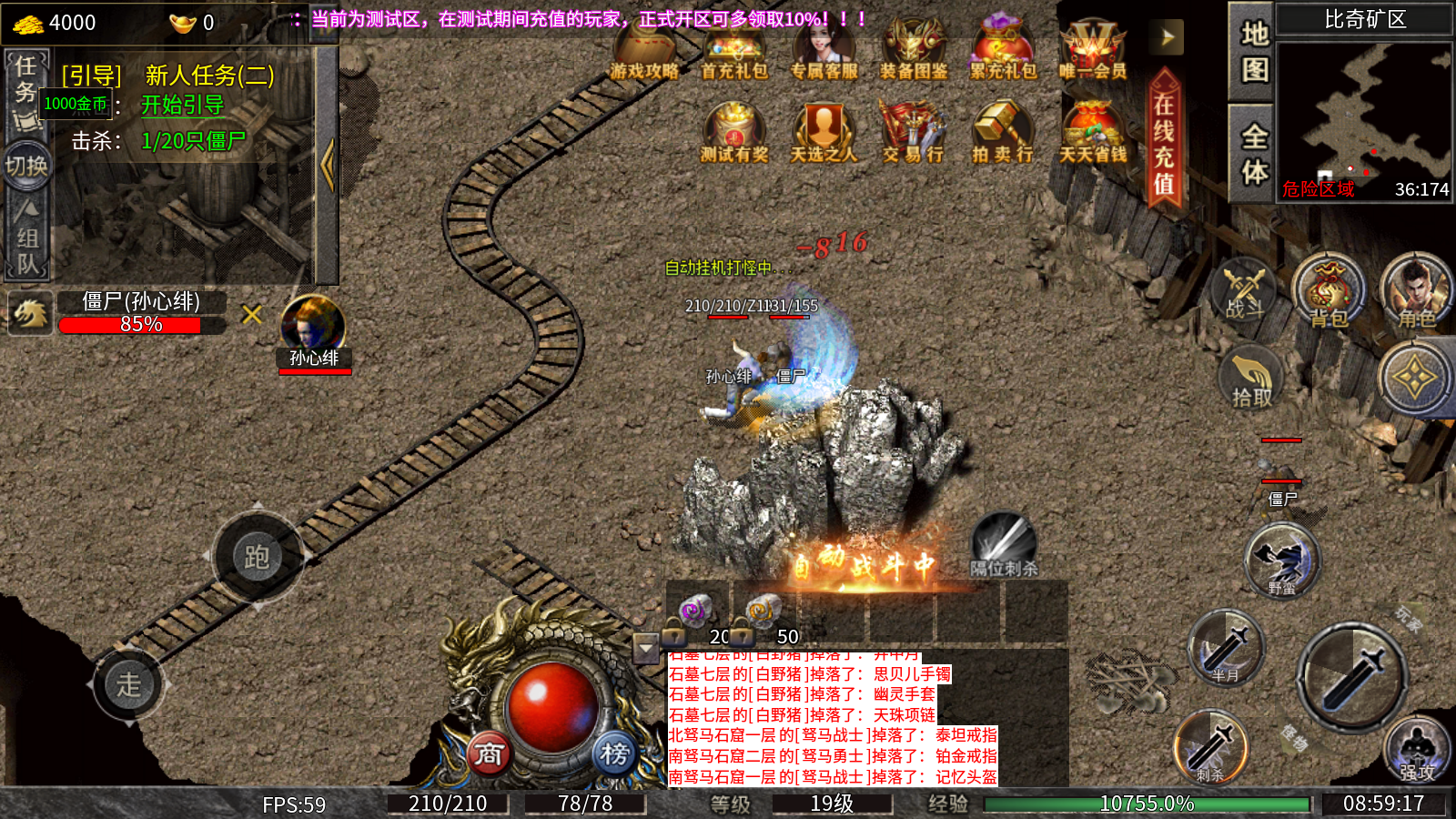Open the 游戏攻略 game guide icon
Viewport: 1456px width, 819px height.
644,50
